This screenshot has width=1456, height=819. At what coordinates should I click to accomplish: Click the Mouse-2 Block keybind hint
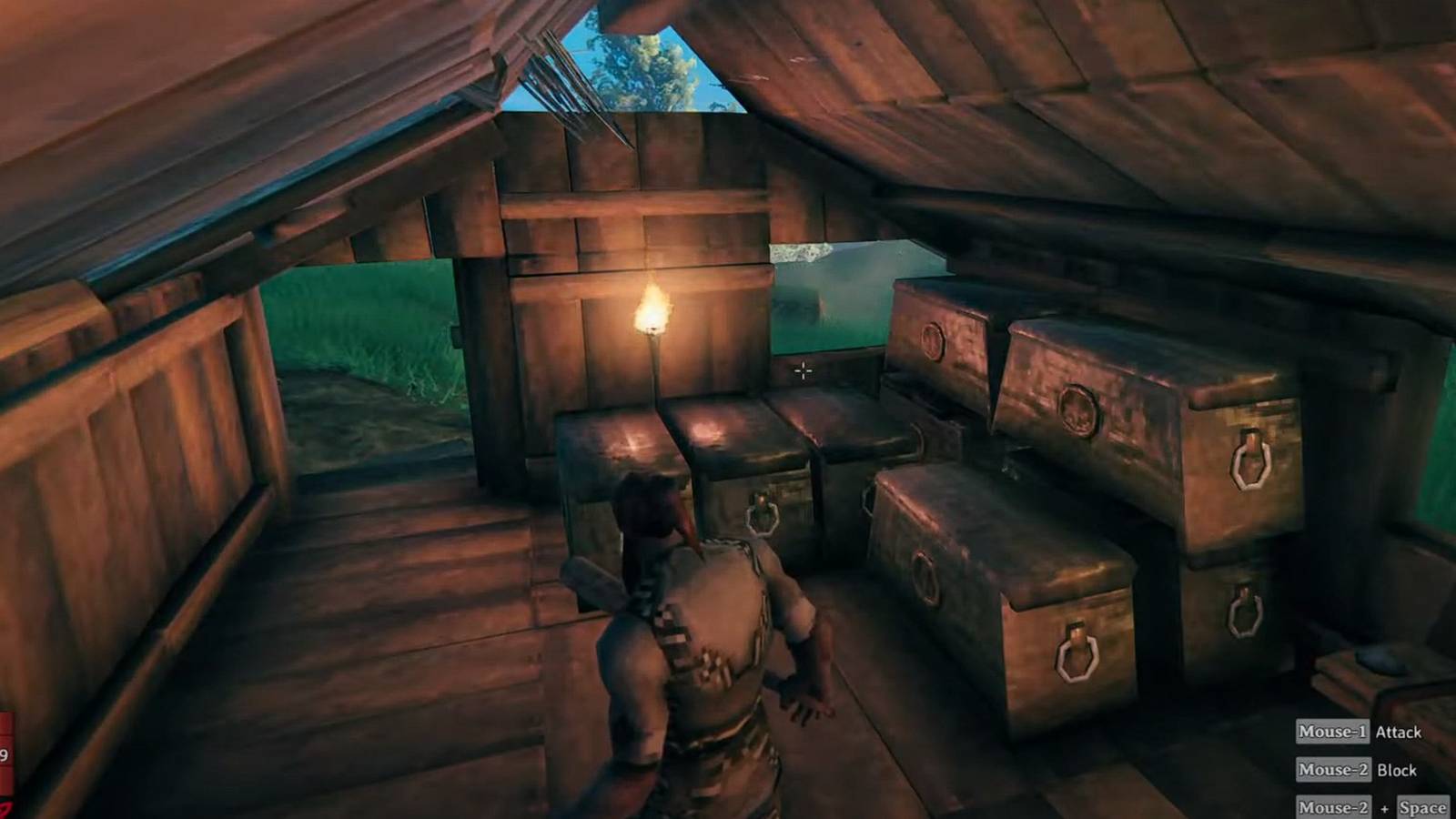1333,769
